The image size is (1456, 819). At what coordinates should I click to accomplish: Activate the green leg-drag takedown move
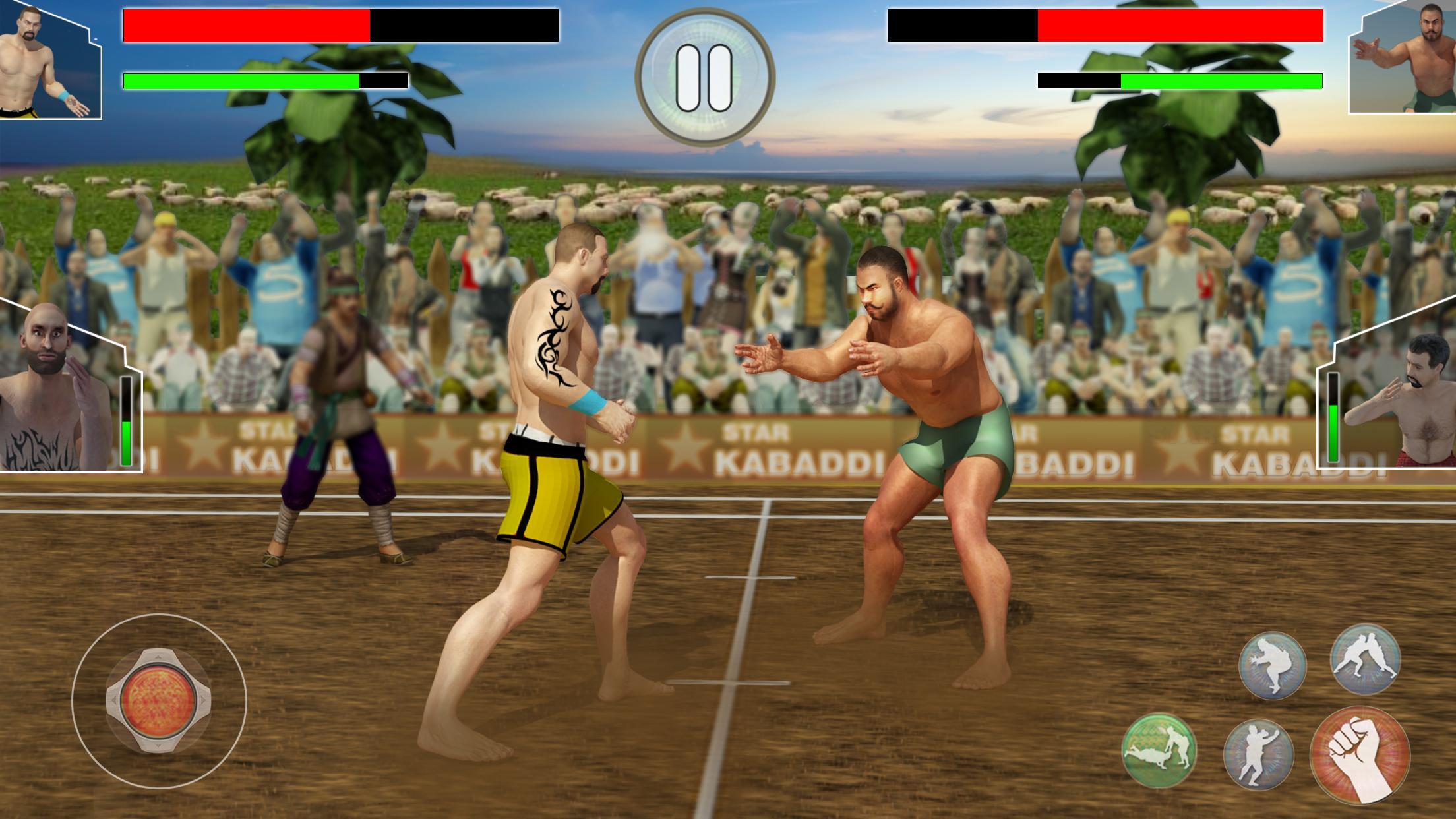(1159, 751)
